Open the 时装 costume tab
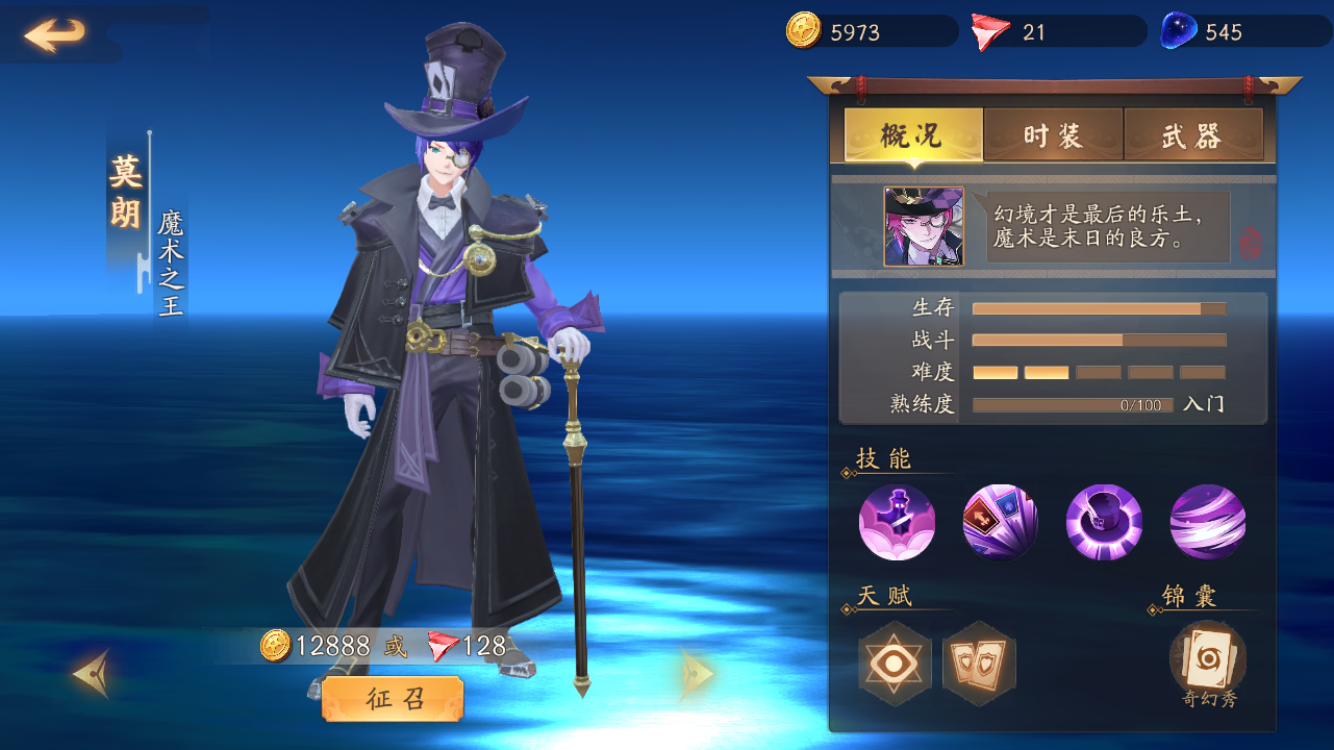The width and height of the screenshot is (1334, 750). click(1053, 135)
